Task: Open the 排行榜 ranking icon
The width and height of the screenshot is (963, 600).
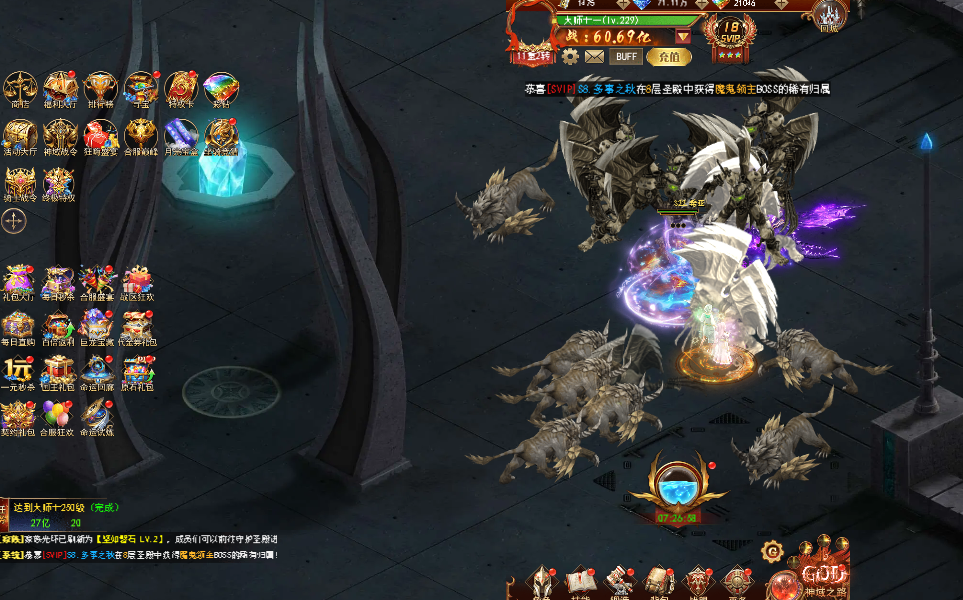Action: click(100, 87)
